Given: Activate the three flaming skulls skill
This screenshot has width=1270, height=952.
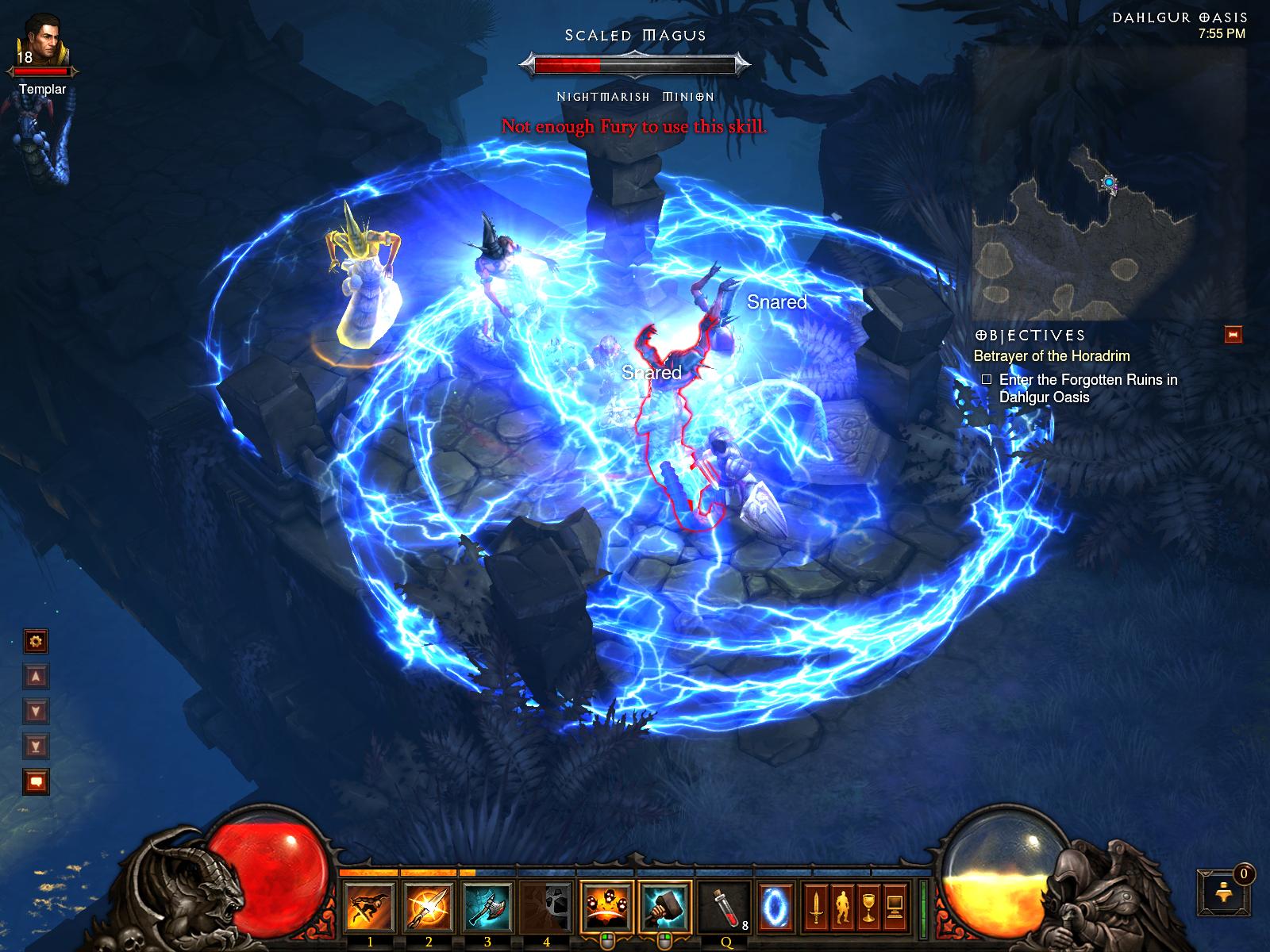Looking at the screenshot, I should 606,906.
